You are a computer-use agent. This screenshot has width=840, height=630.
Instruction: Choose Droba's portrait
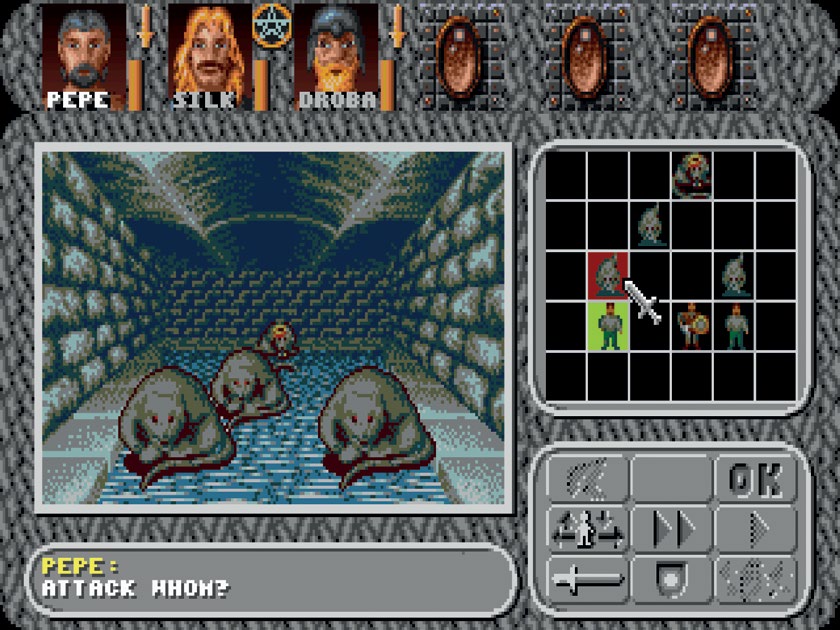[x=336, y=55]
